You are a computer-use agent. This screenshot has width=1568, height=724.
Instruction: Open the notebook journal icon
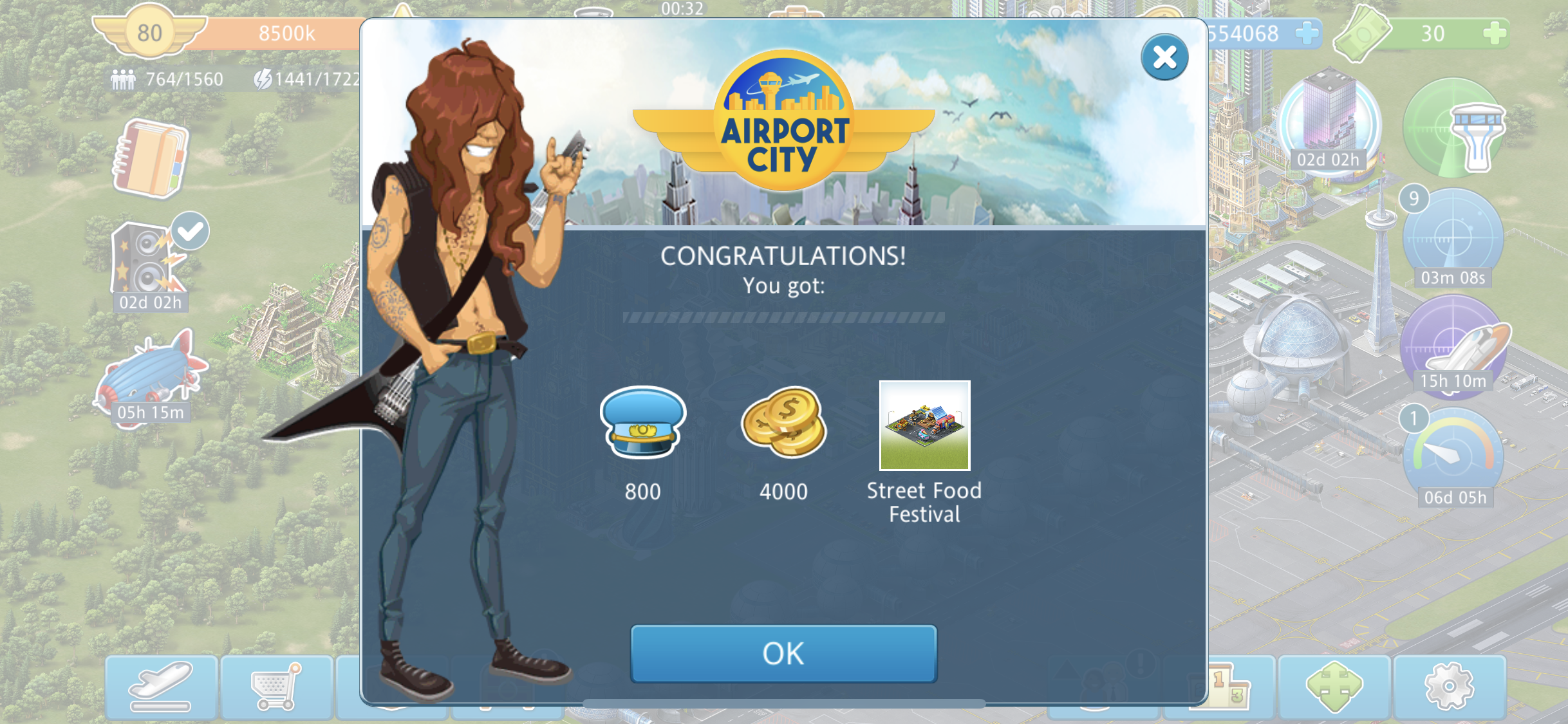tap(151, 158)
